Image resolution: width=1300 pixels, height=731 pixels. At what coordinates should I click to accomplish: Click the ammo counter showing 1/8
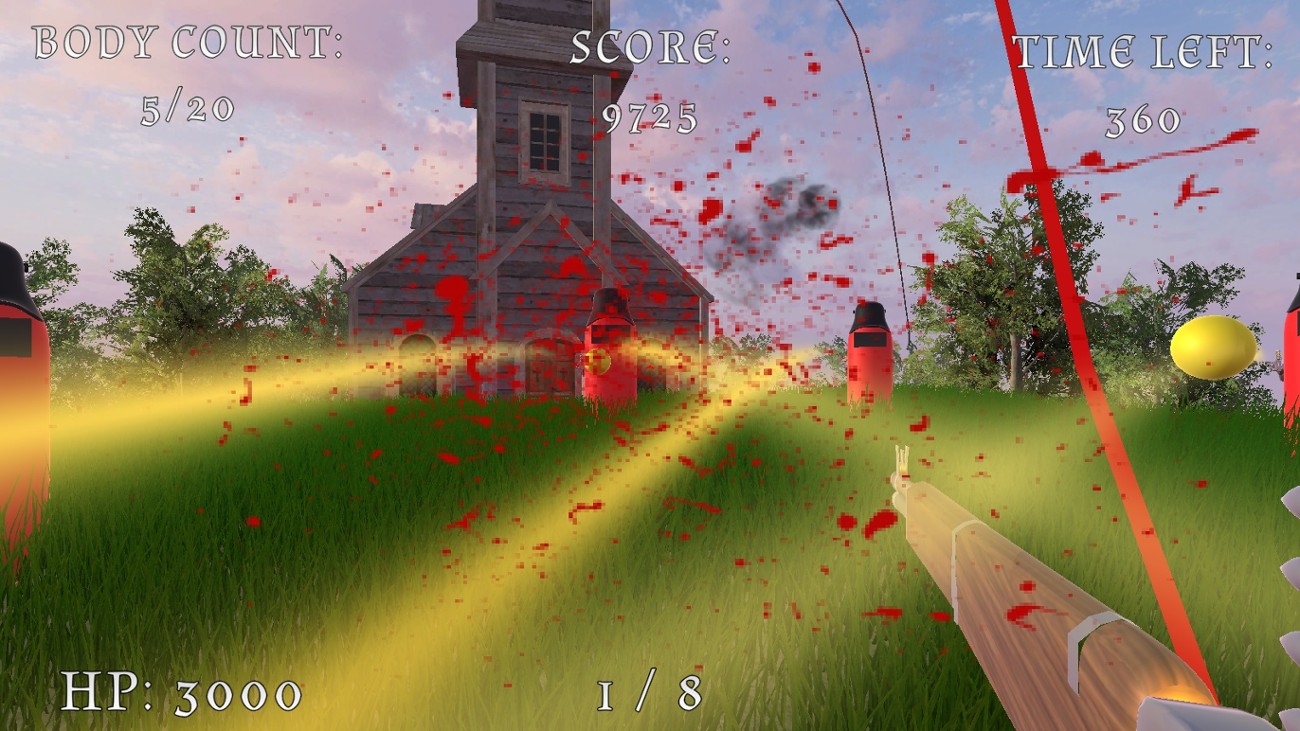tap(648, 692)
